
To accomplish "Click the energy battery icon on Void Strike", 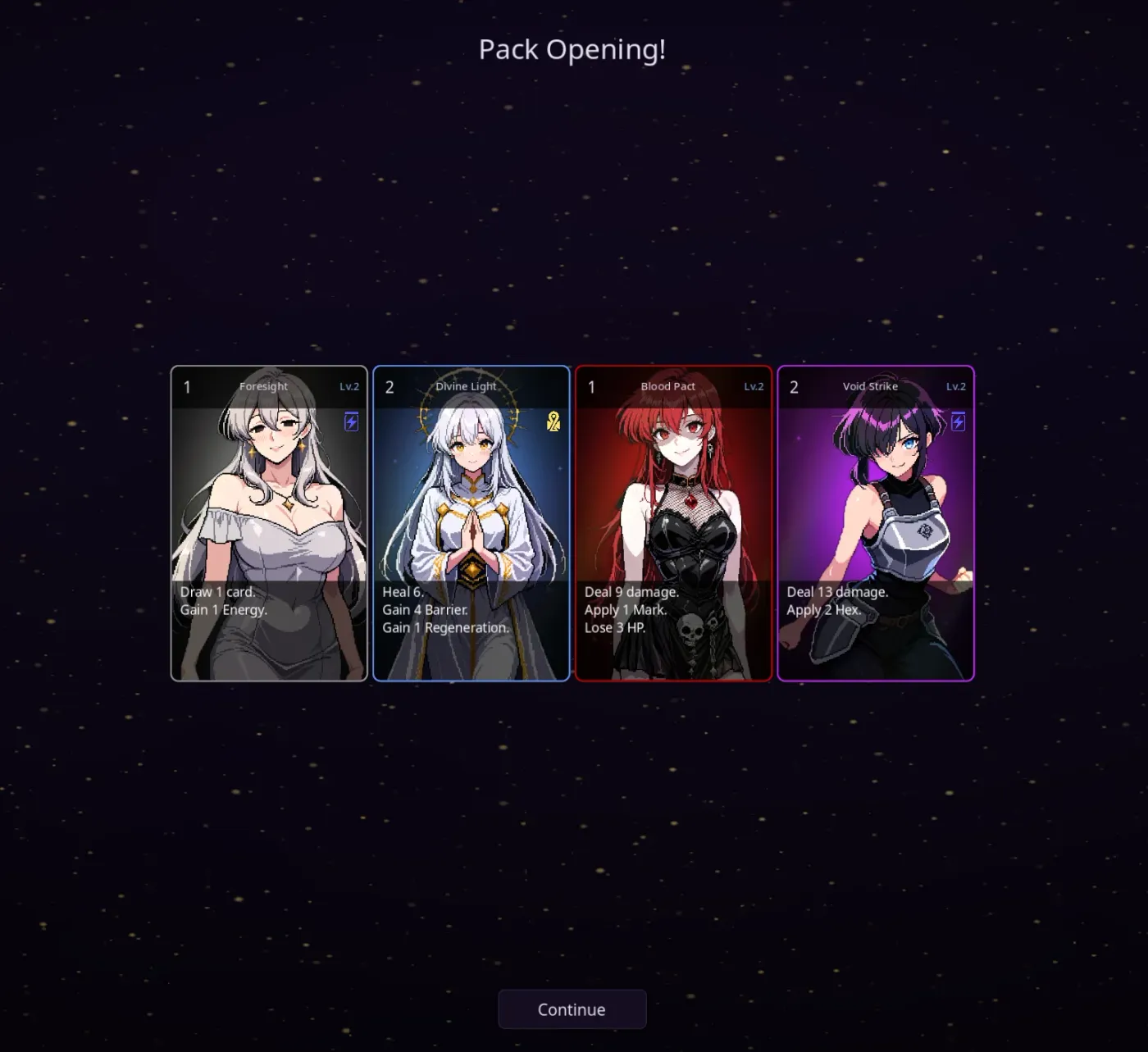I will point(957,421).
